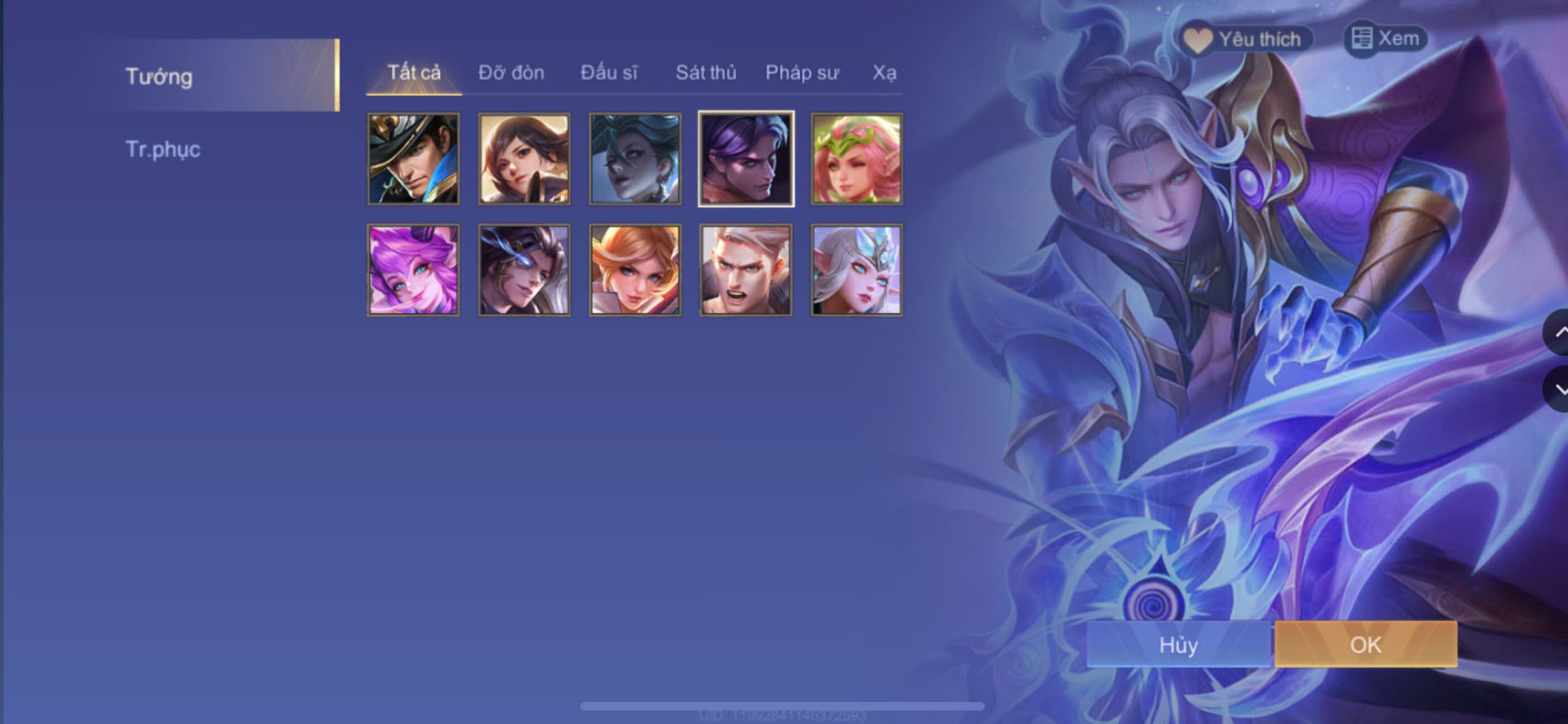Select the blonde female hero portrait in bottom row
This screenshot has width=1568, height=724.
(x=634, y=269)
